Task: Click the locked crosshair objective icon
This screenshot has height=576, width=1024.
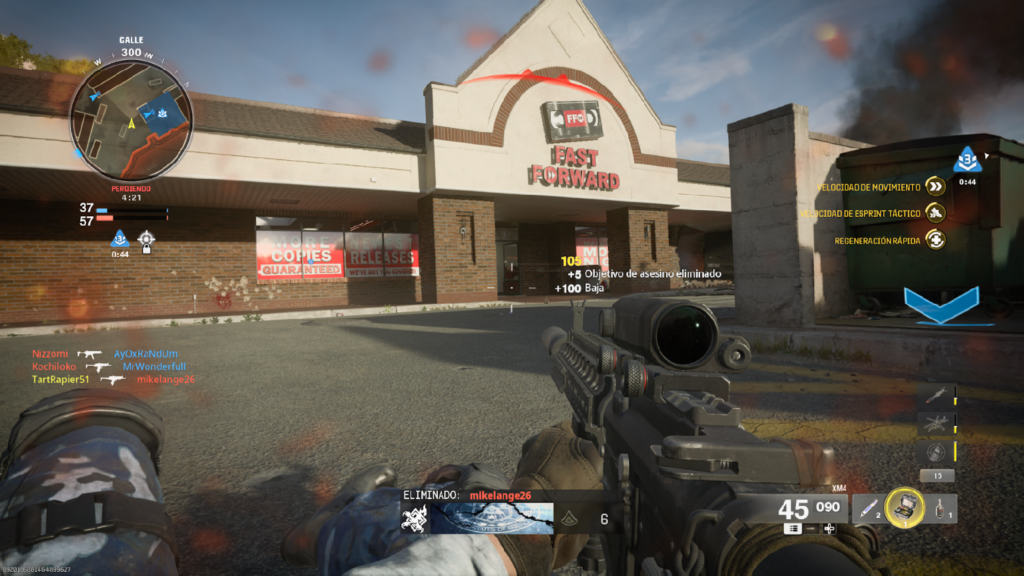Action: click(x=146, y=238)
